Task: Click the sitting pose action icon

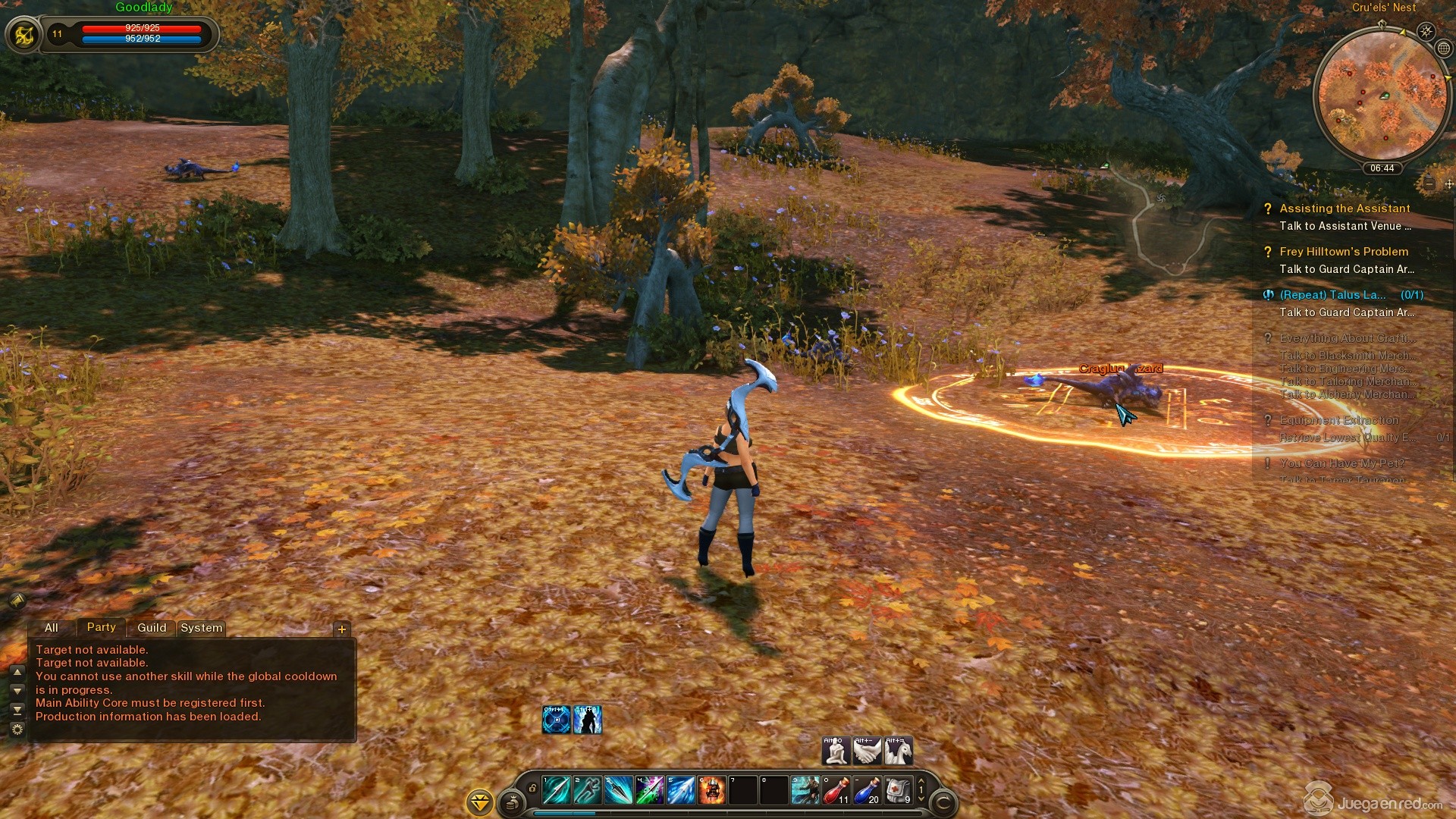Action: tap(836, 751)
